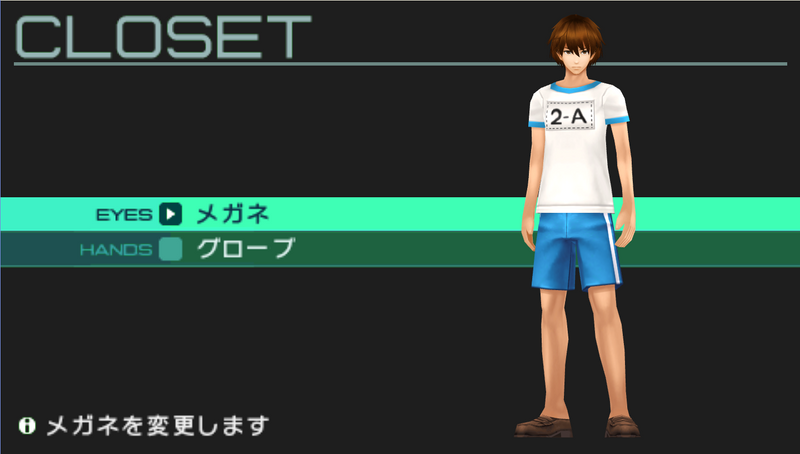
Task: Click the arrow icon beside EYES
Action: click(x=170, y=213)
